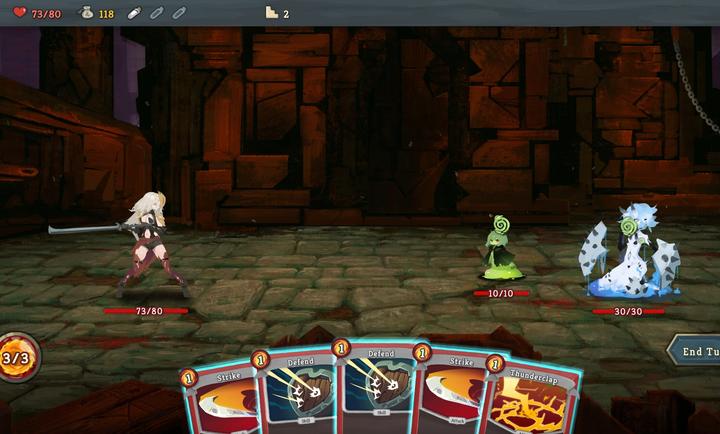720x434 pixels.
Task: Click the End Turn button
Action: tap(696, 351)
